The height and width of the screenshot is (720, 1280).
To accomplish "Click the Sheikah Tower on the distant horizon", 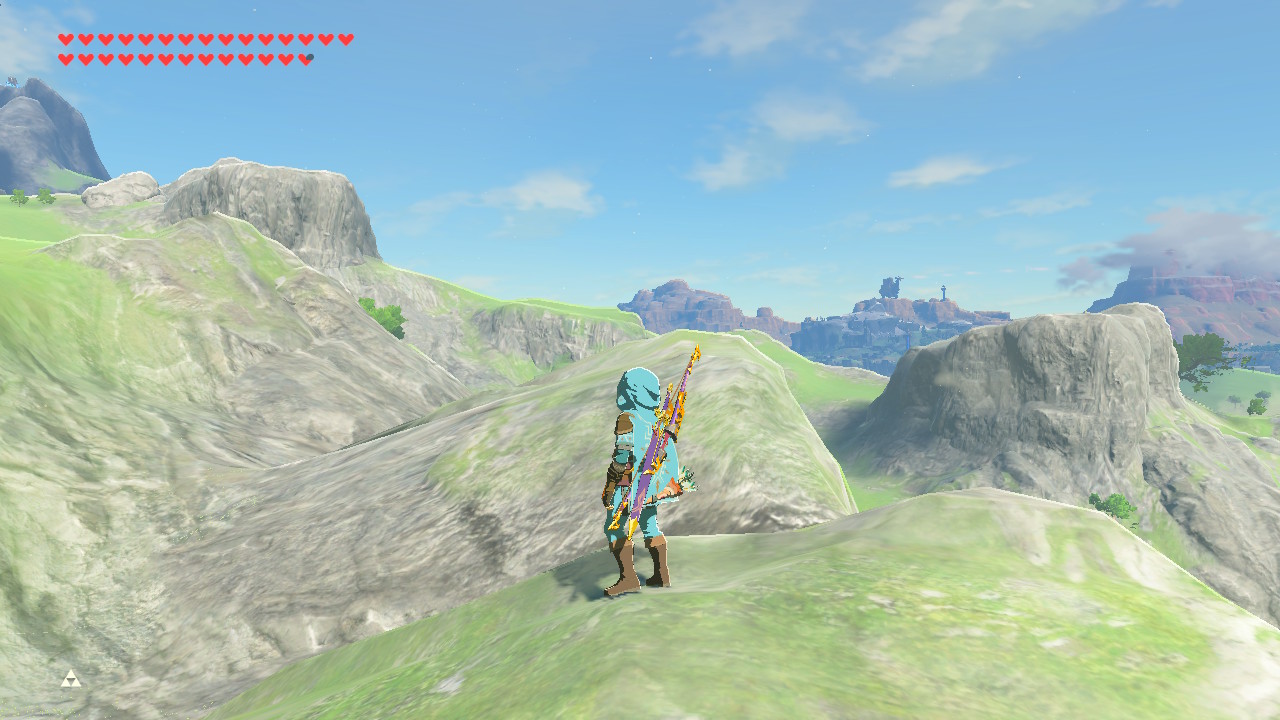I will [943, 292].
